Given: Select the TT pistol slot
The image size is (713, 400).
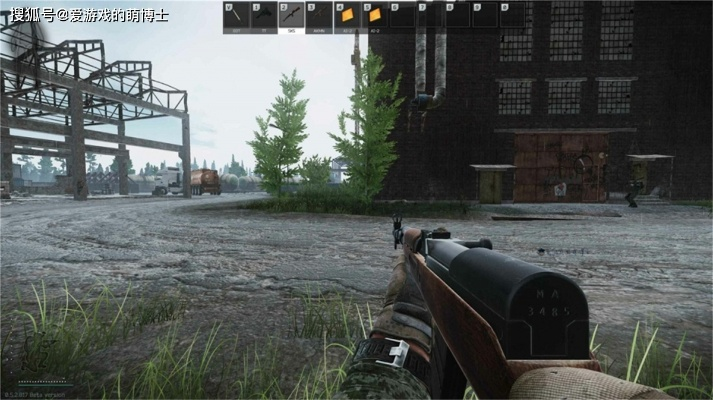Looking at the screenshot, I should tap(263, 17).
